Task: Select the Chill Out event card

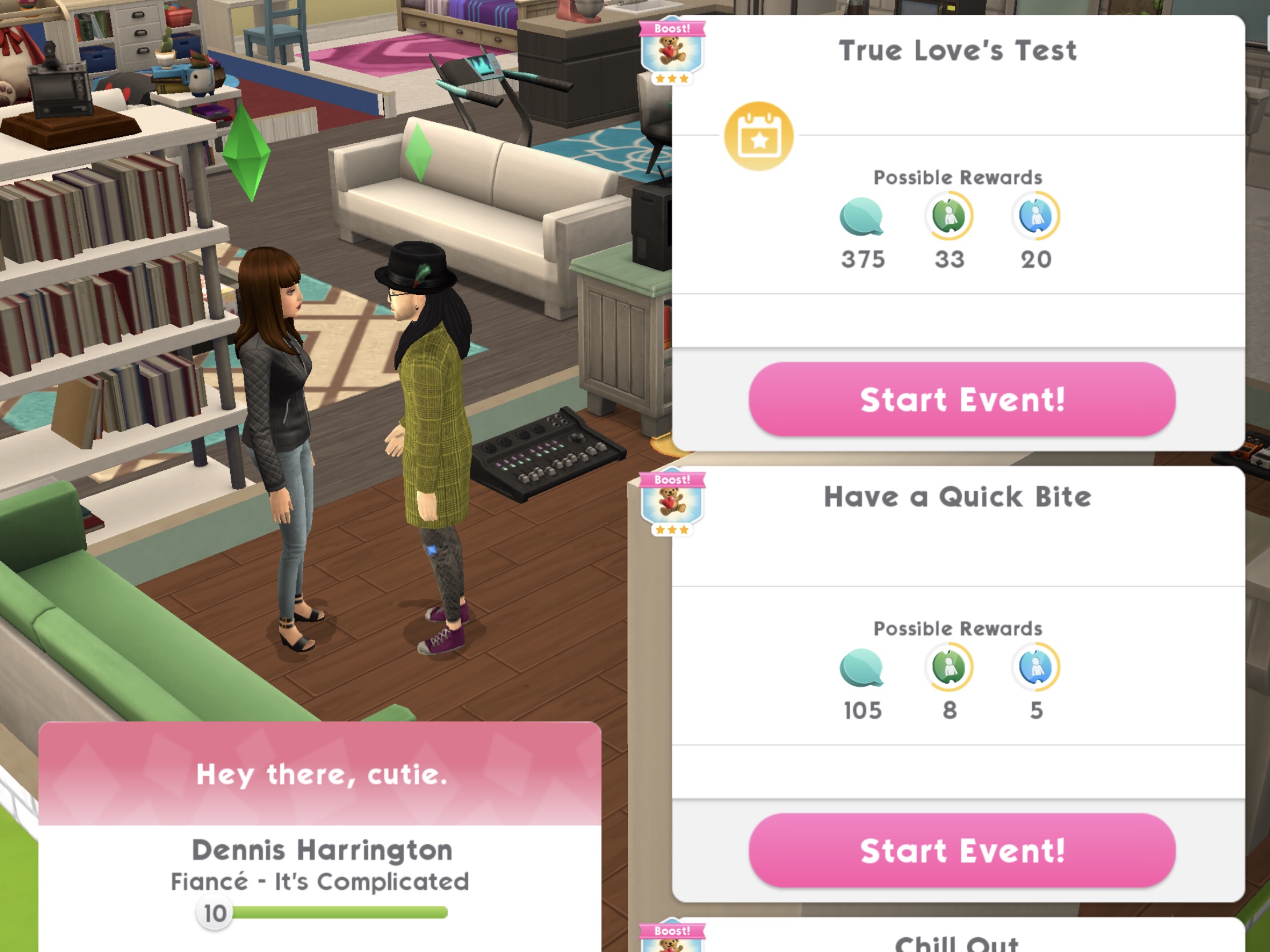Action: point(956,940)
